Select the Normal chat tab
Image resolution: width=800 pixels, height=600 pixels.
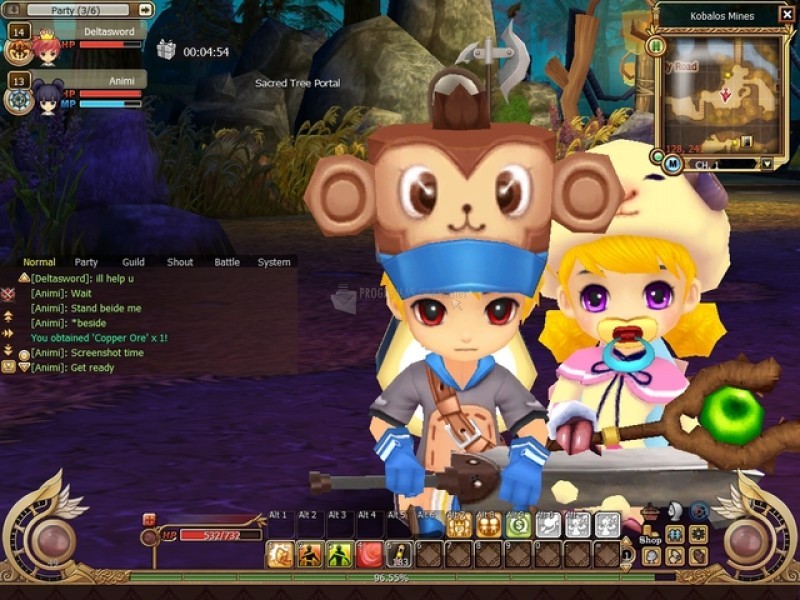pos(39,262)
